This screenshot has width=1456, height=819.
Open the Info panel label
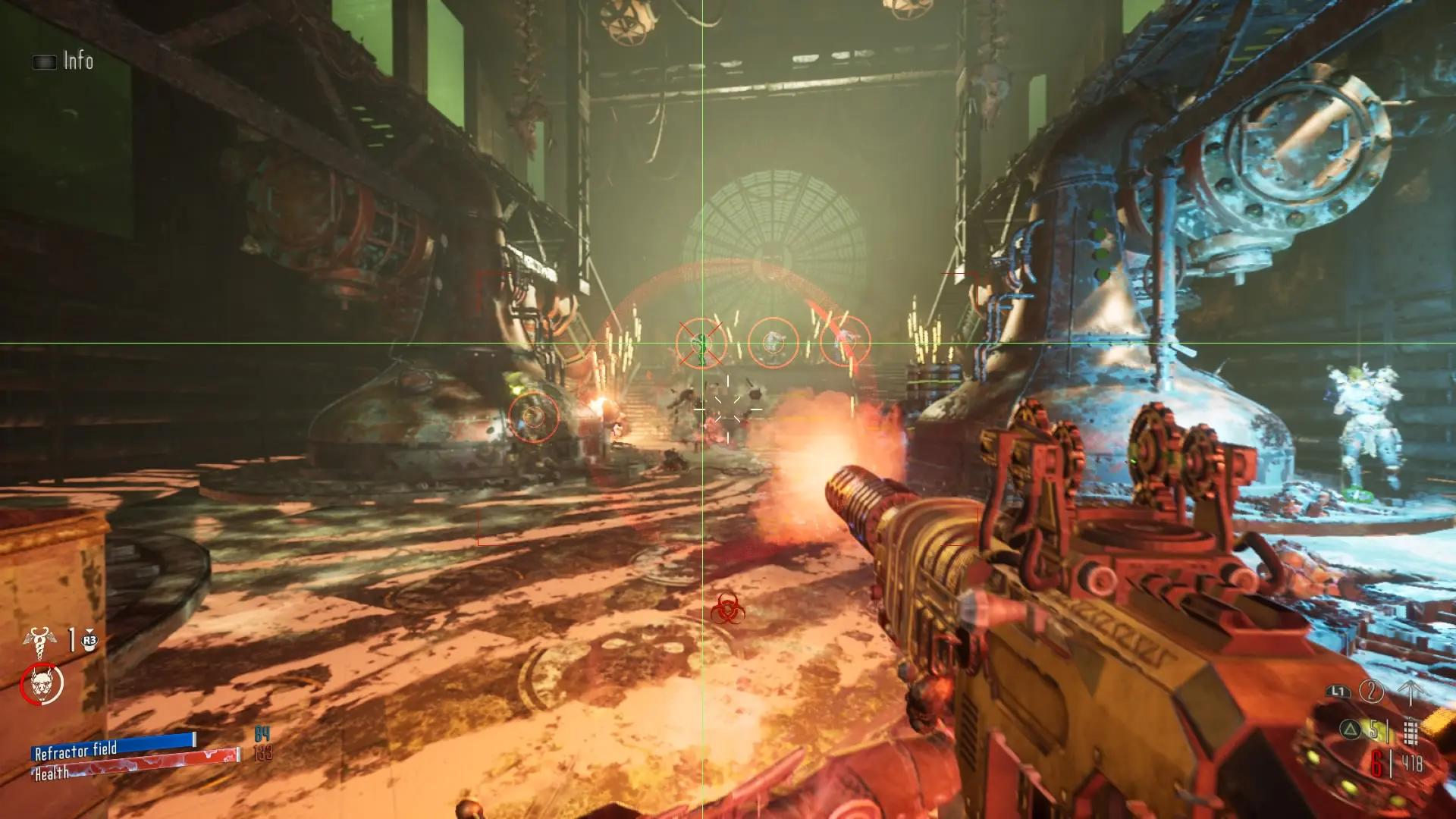77,61
